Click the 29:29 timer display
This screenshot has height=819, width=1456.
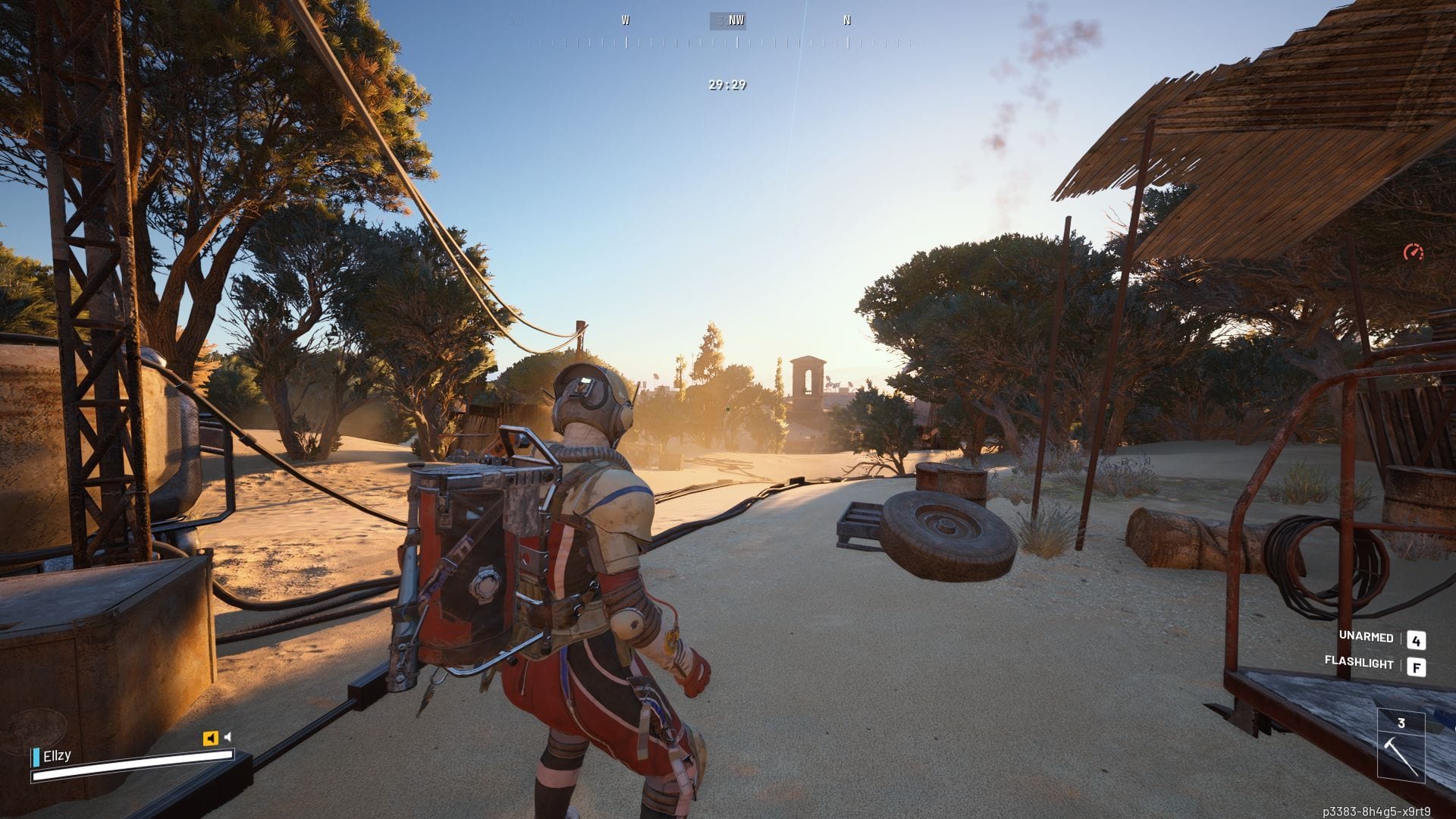(x=726, y=86)
